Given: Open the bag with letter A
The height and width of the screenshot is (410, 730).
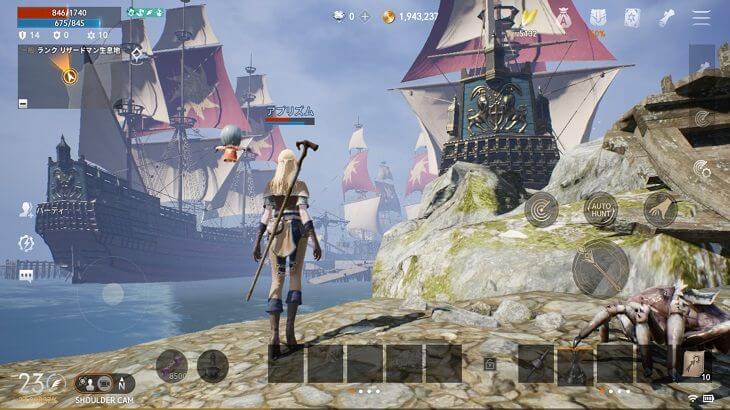Looking at the screenshot, I should point(564,18).
